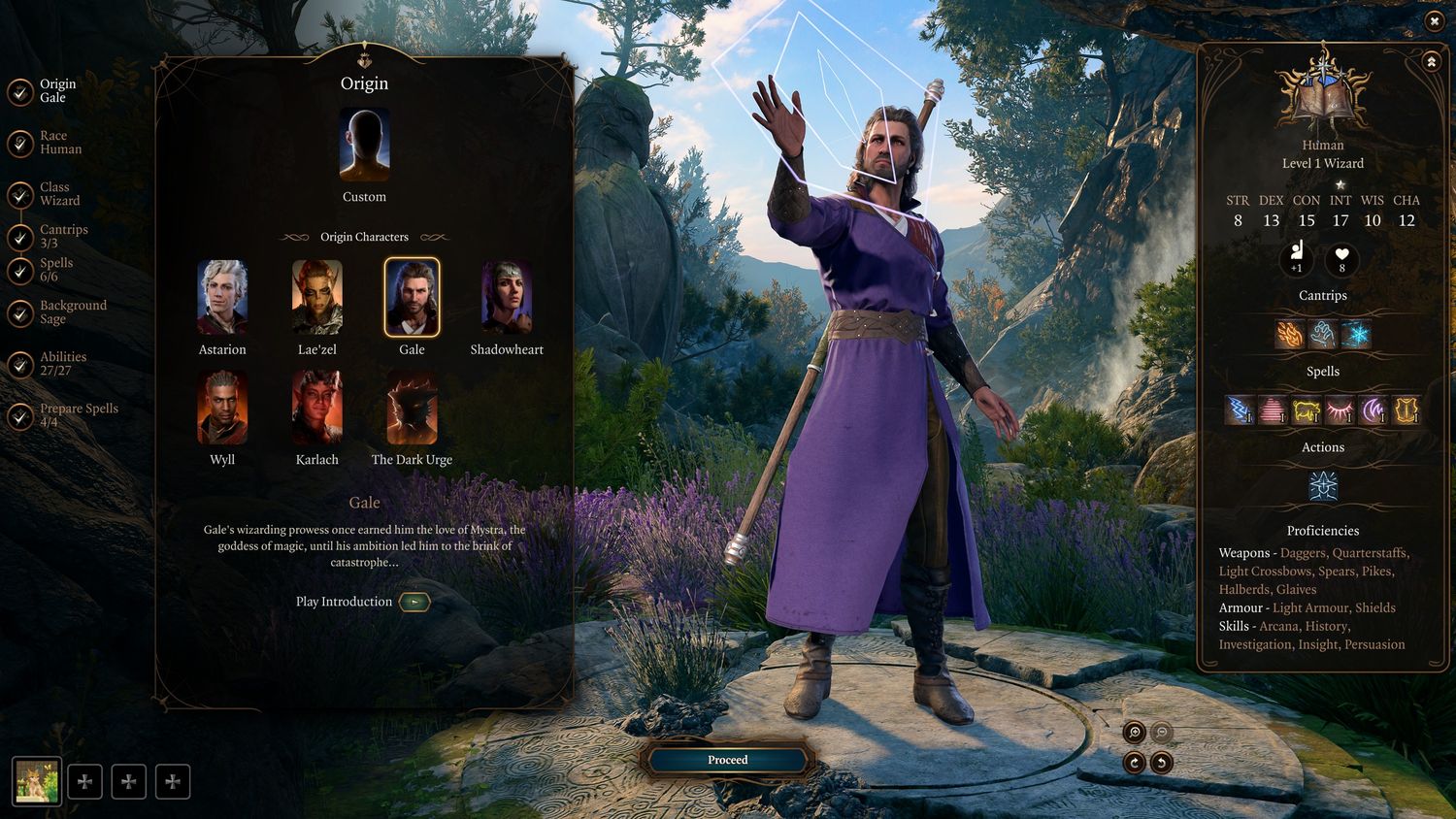Pick Lae'zel as origin character
The width and height of the screenshot is (1456, 819).
(317, 297)
